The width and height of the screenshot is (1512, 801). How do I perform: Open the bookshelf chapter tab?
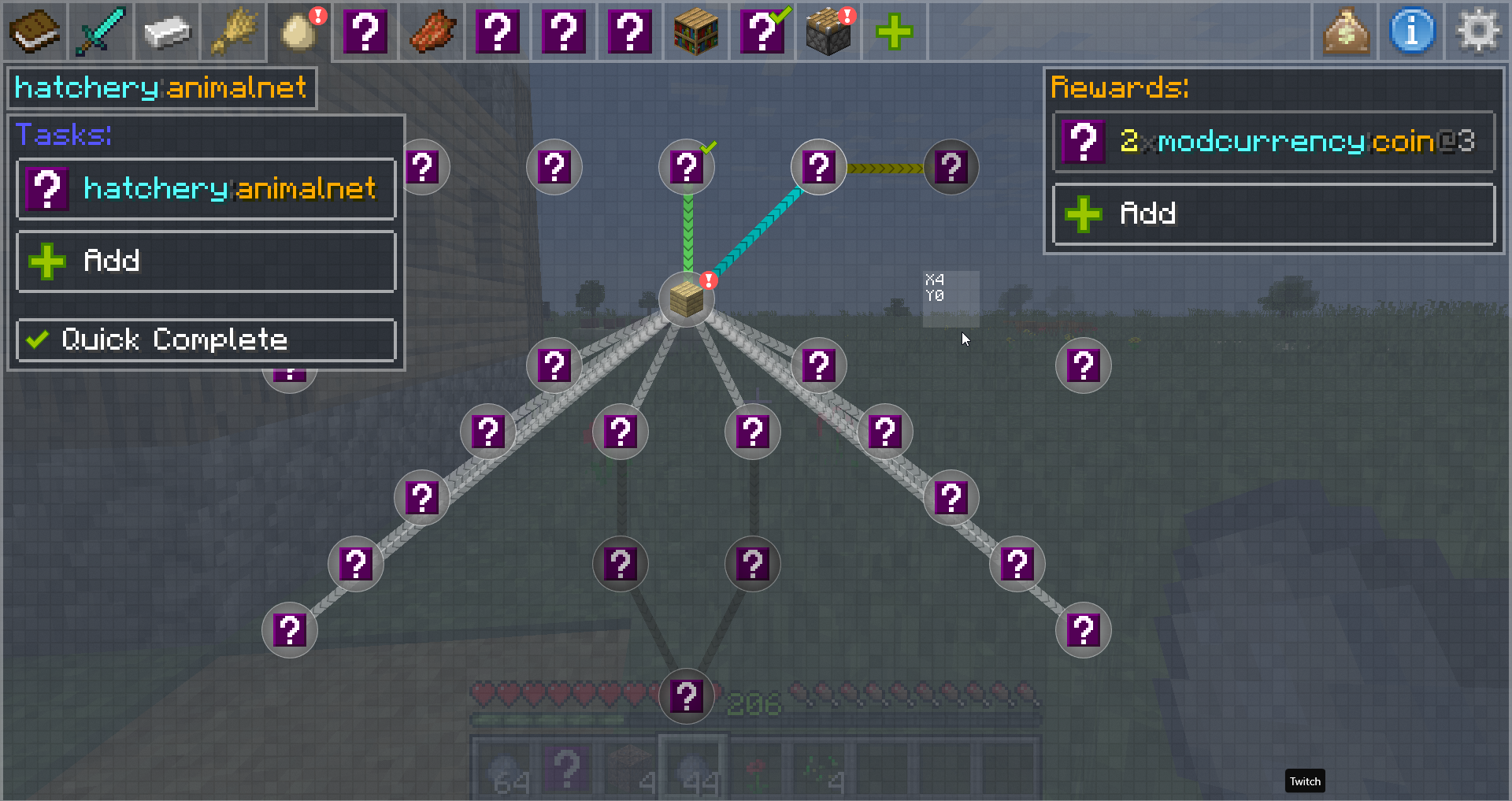click(x=696, y=32)
